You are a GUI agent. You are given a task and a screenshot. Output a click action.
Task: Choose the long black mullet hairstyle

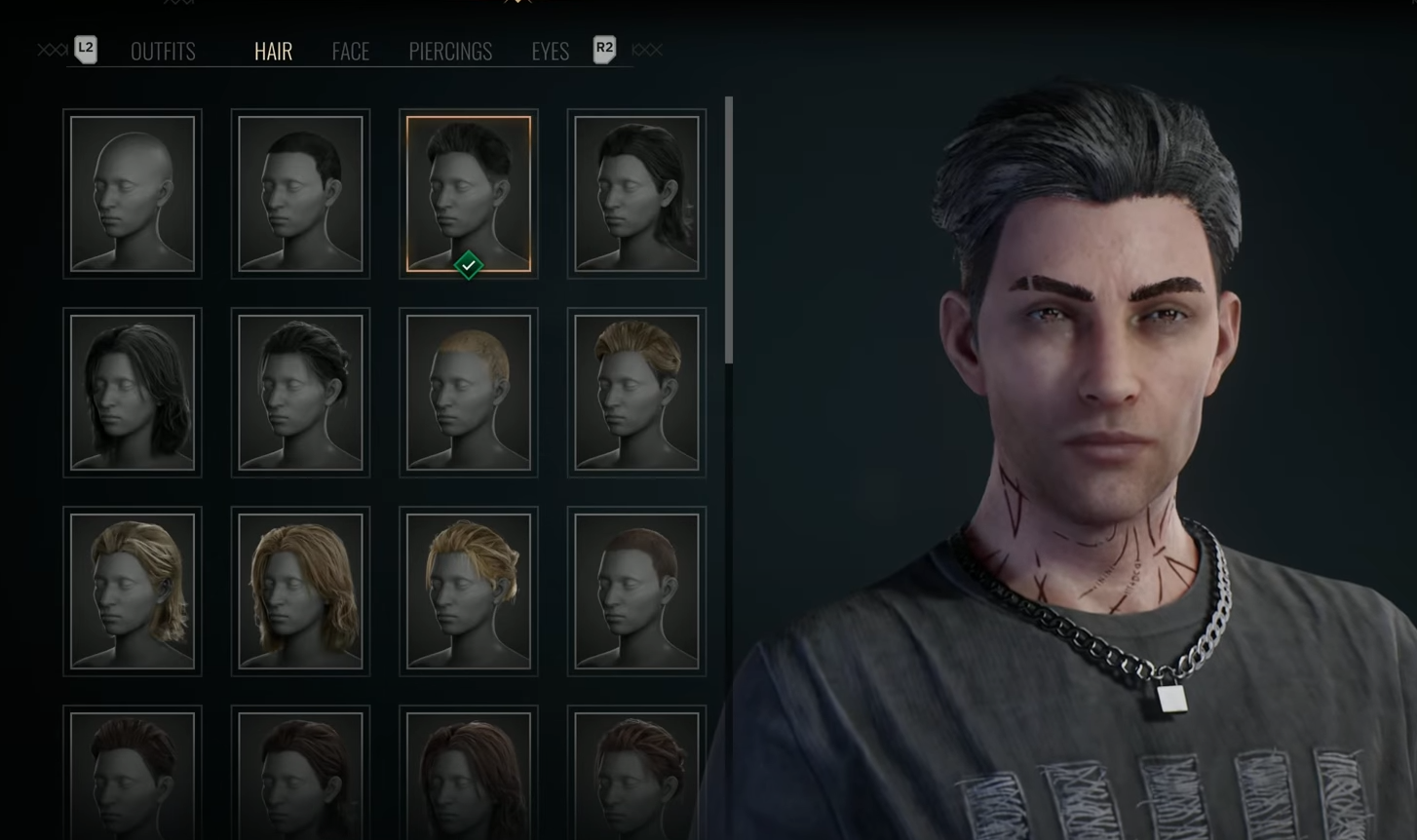[x=636, y=194]
